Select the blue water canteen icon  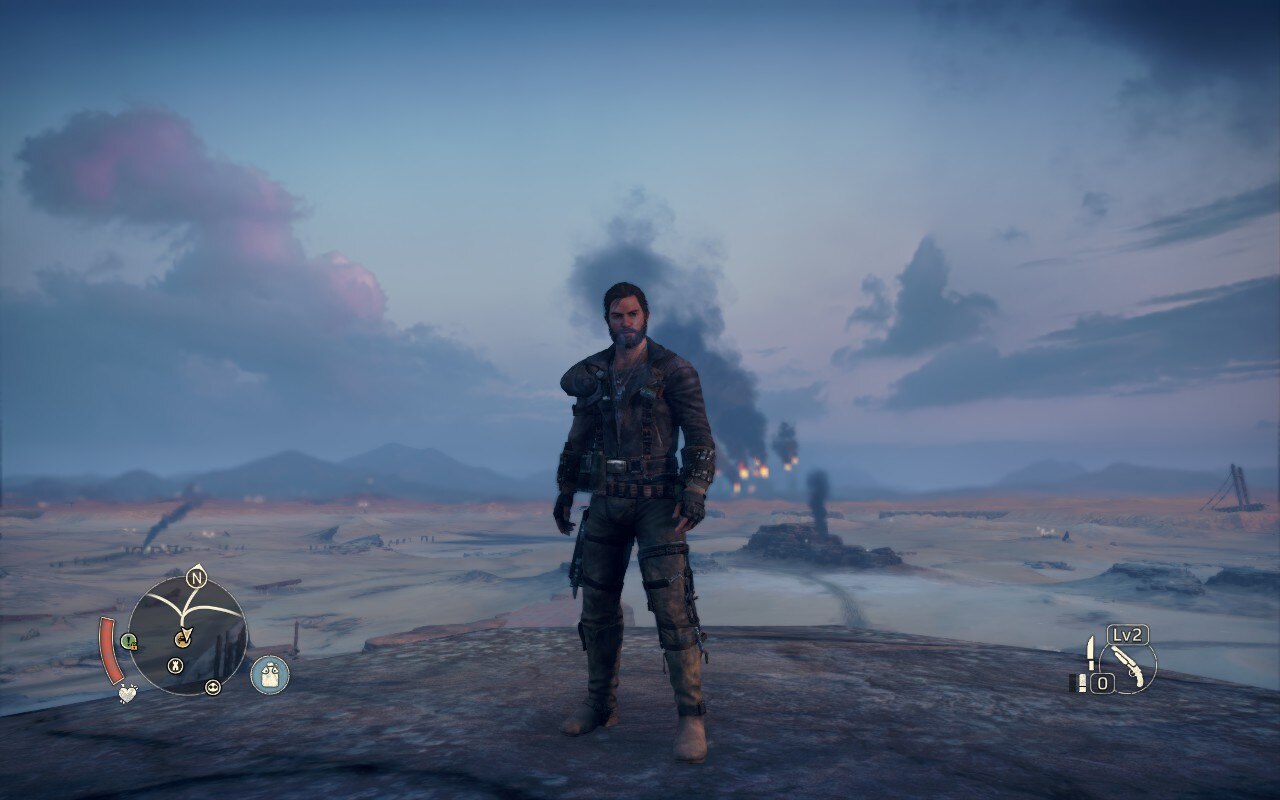click(269, 675)
